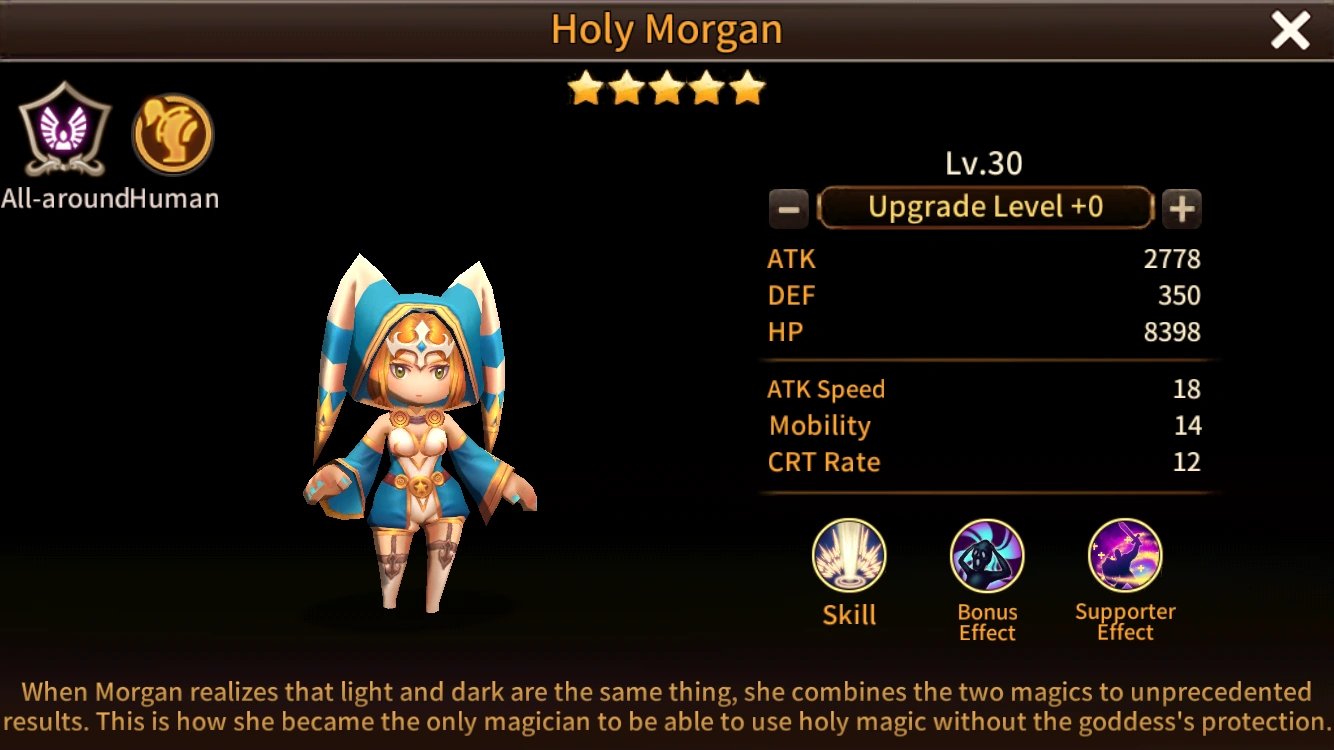Tap the first star above the portrait
1334x750 pixels.
click(586, 88)
